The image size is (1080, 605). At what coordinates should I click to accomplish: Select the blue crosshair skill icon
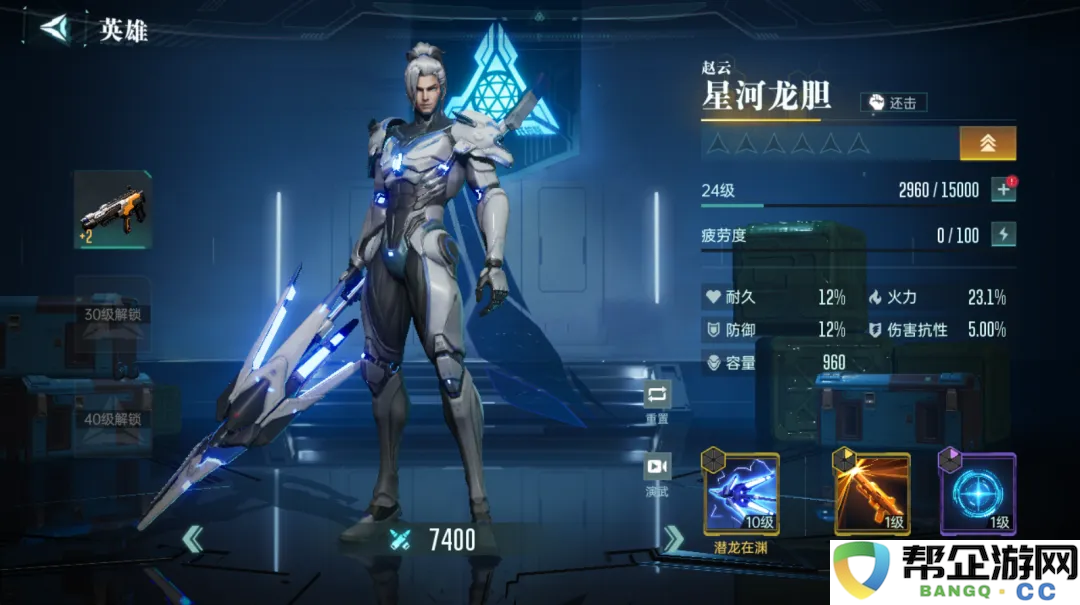coord(977,494)
